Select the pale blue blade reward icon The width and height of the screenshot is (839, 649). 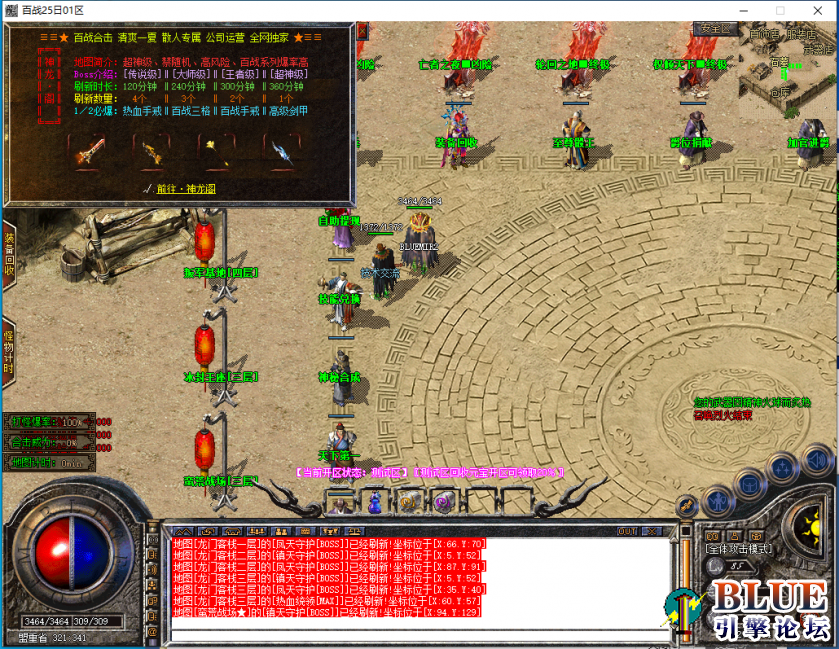[x=282, y=152]
